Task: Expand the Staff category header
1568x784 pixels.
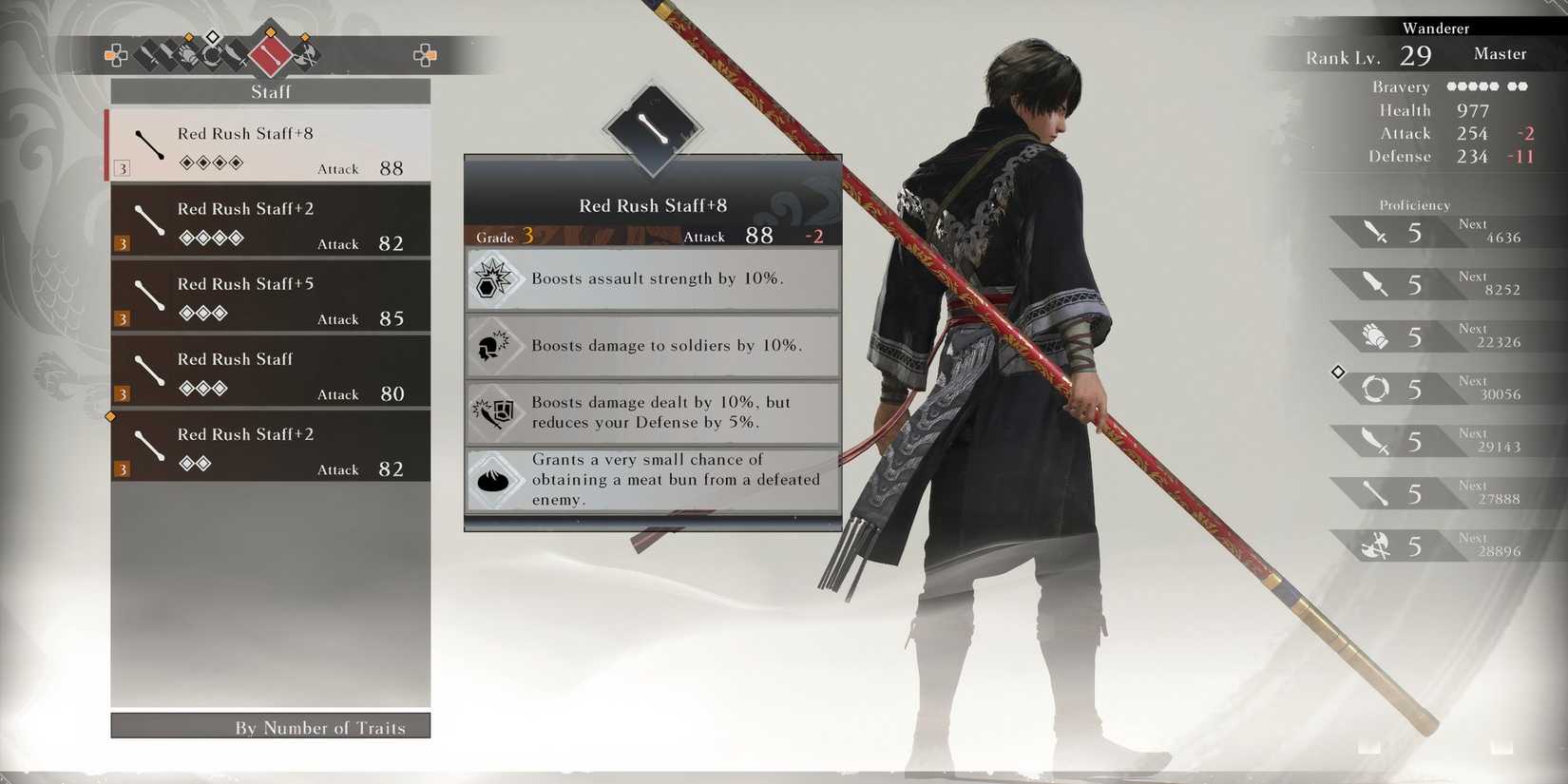Action: (271, 91)
